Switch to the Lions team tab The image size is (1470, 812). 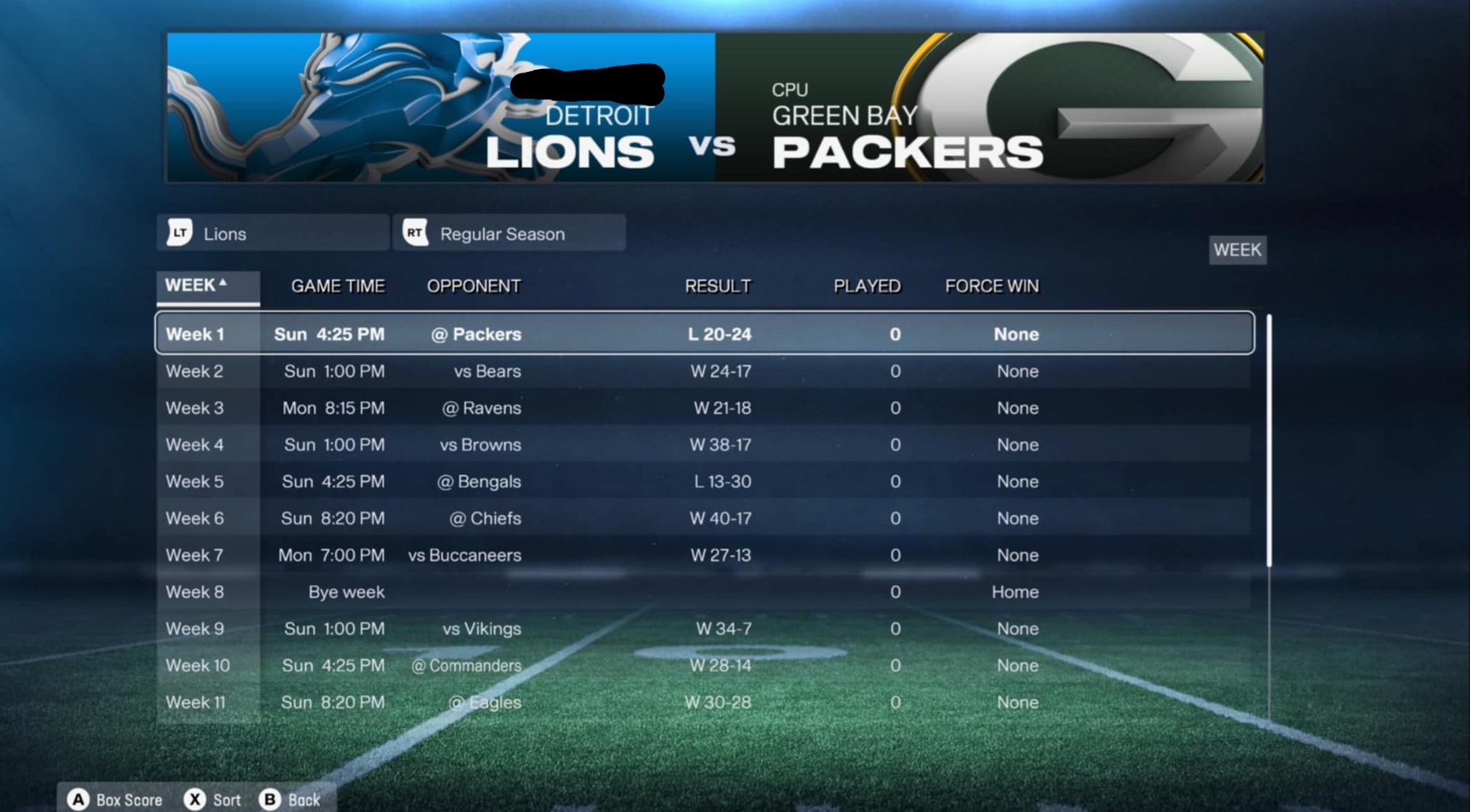[273, 232]
